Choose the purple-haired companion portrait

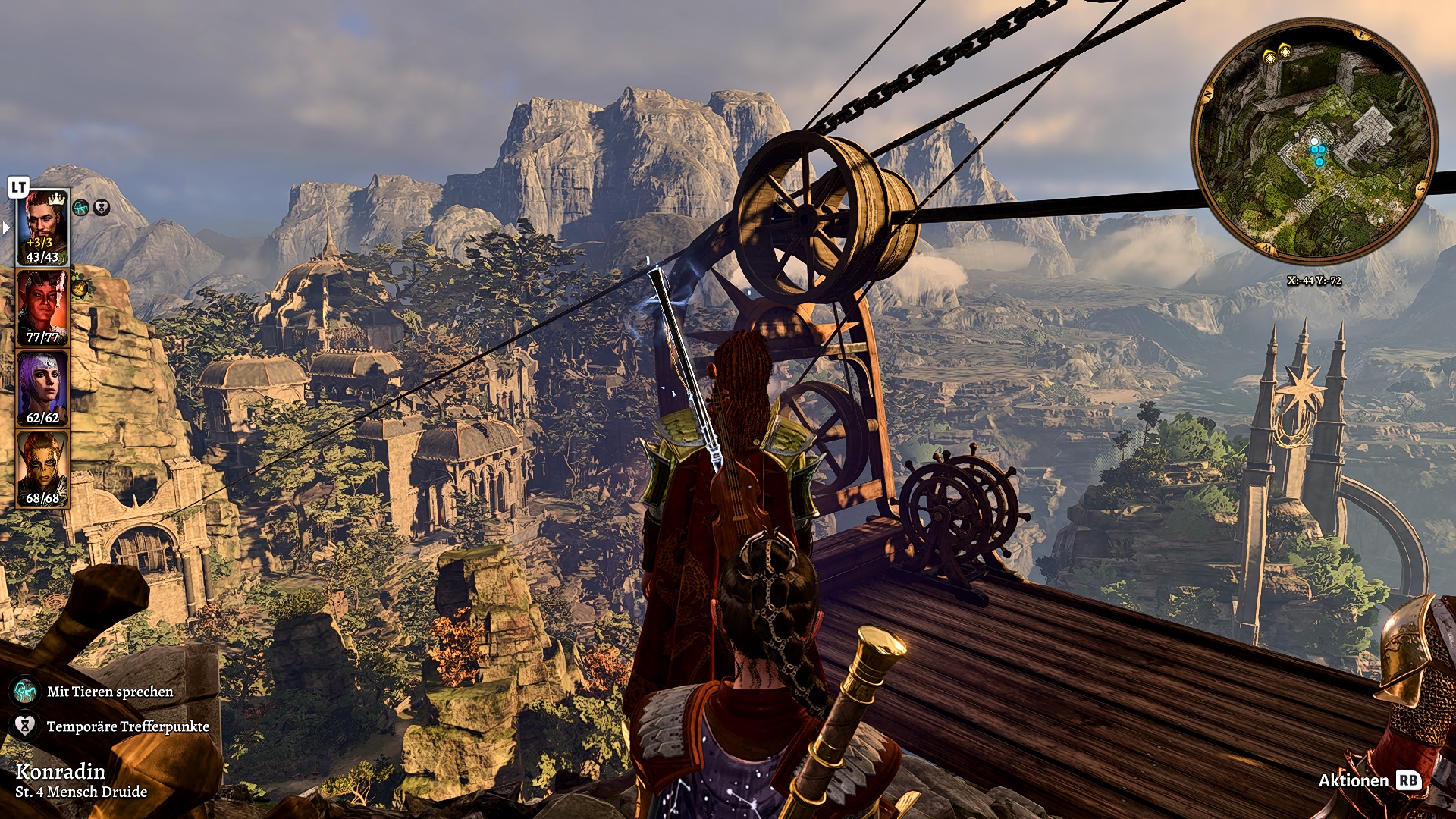pyautogui.click(x=43, y=387)
